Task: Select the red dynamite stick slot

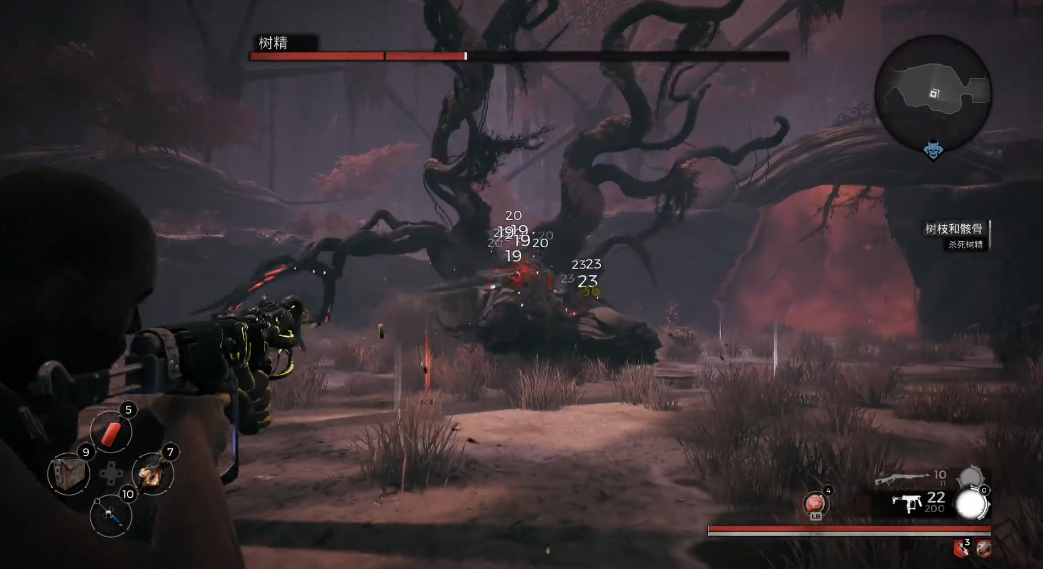Action: pyautogui.click(x=111, y=431)
